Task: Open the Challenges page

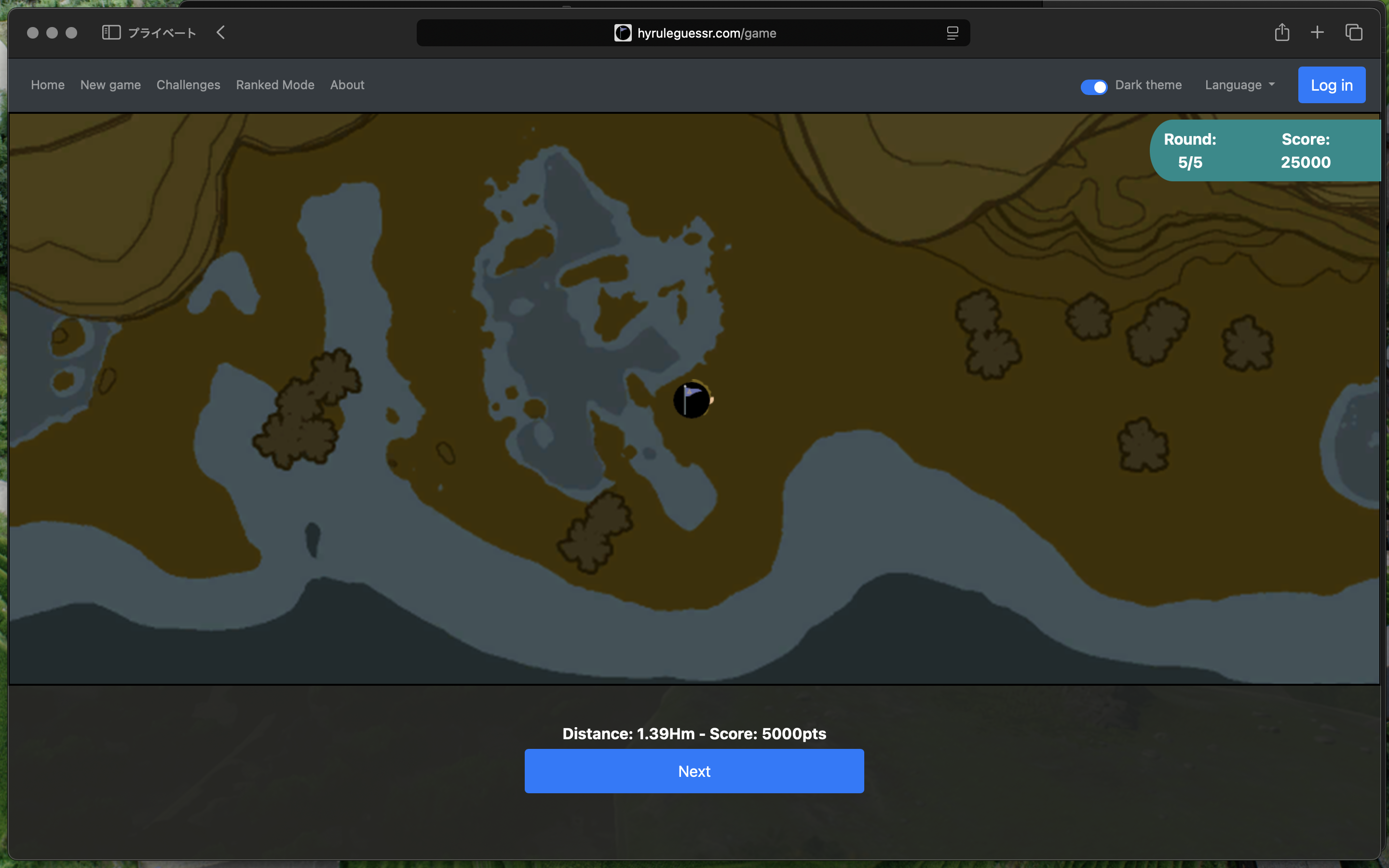Action: [188, 85]
